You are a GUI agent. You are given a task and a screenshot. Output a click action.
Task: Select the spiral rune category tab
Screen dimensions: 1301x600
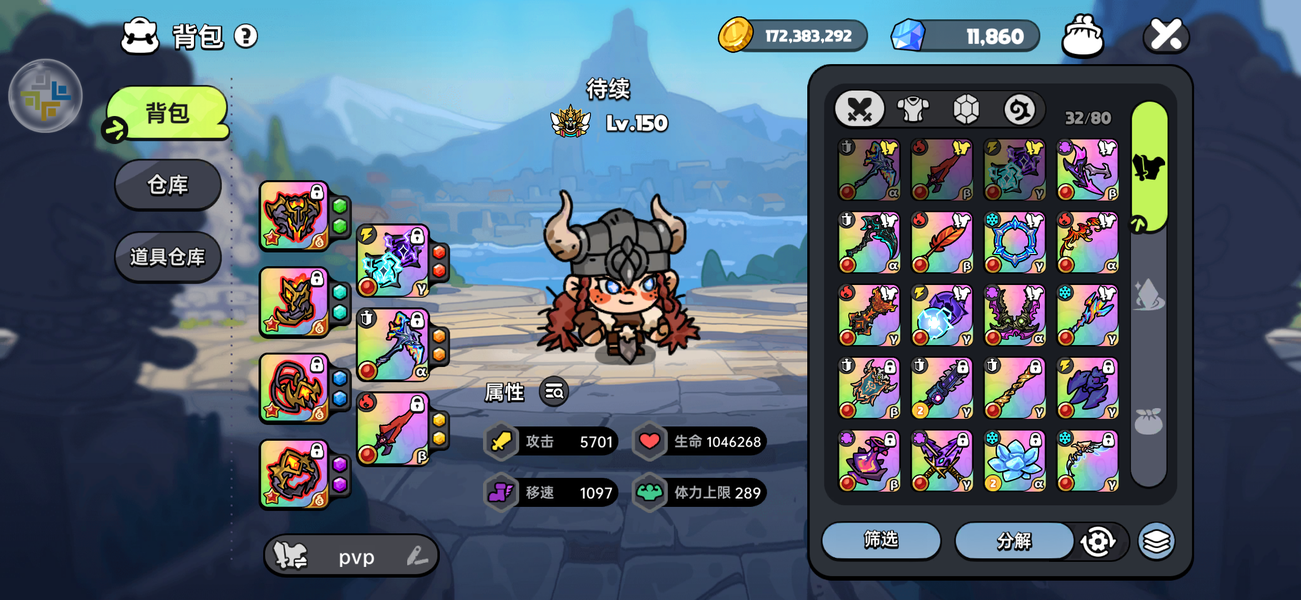point(1019,109)
